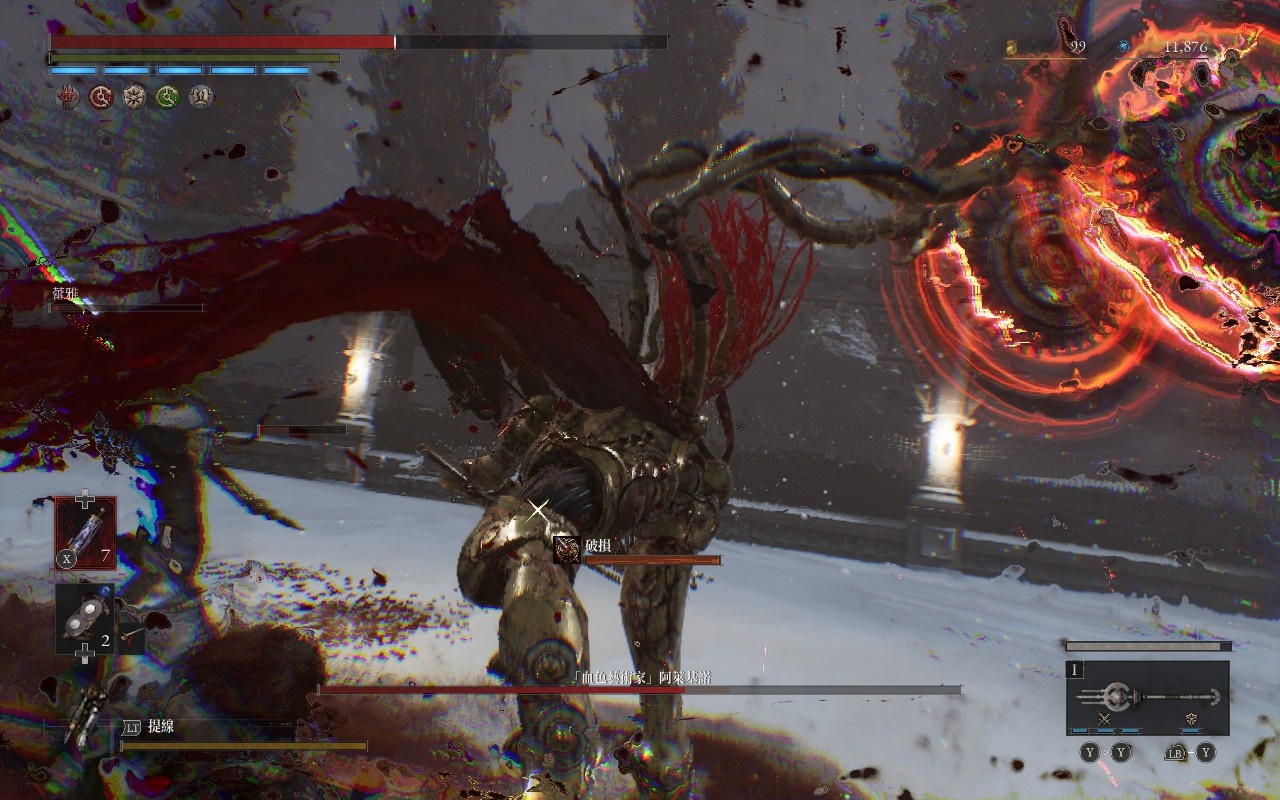Click the puppet string 提線 Legion Arm icon
This screenshot has height=800, width=1280.
coord(82,720)
